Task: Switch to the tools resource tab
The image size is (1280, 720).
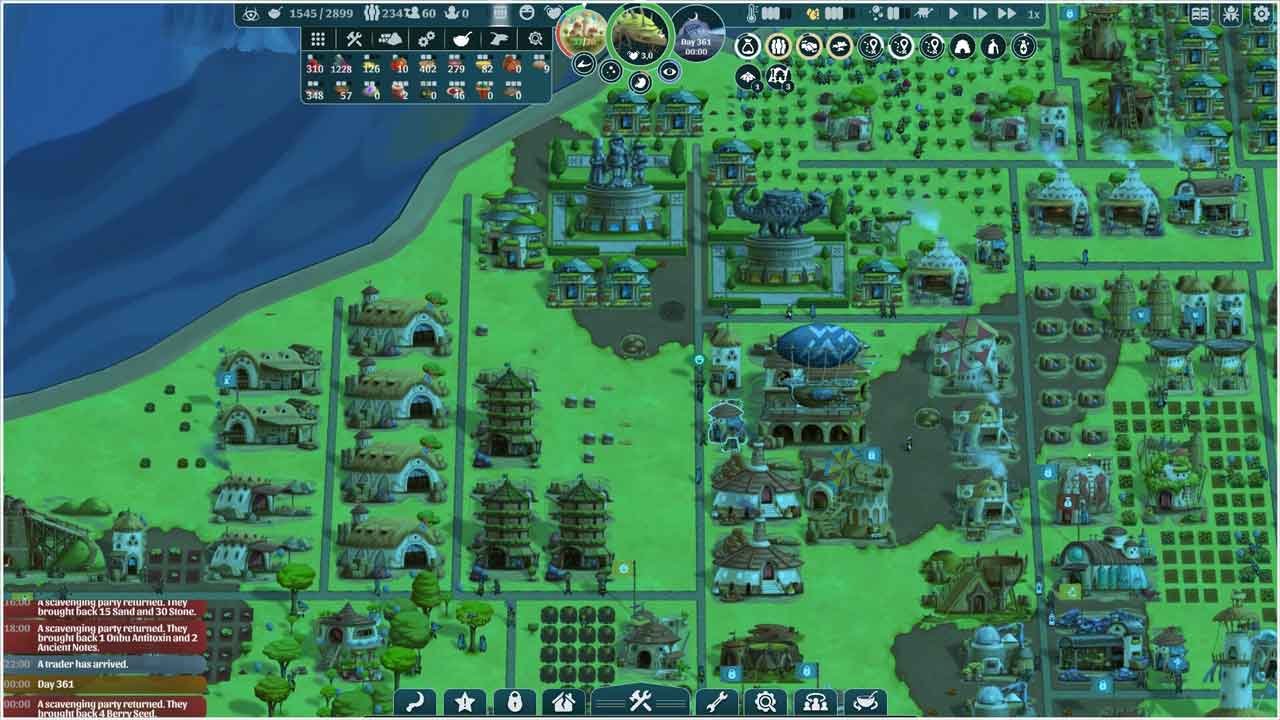Action: pos(354,39)
